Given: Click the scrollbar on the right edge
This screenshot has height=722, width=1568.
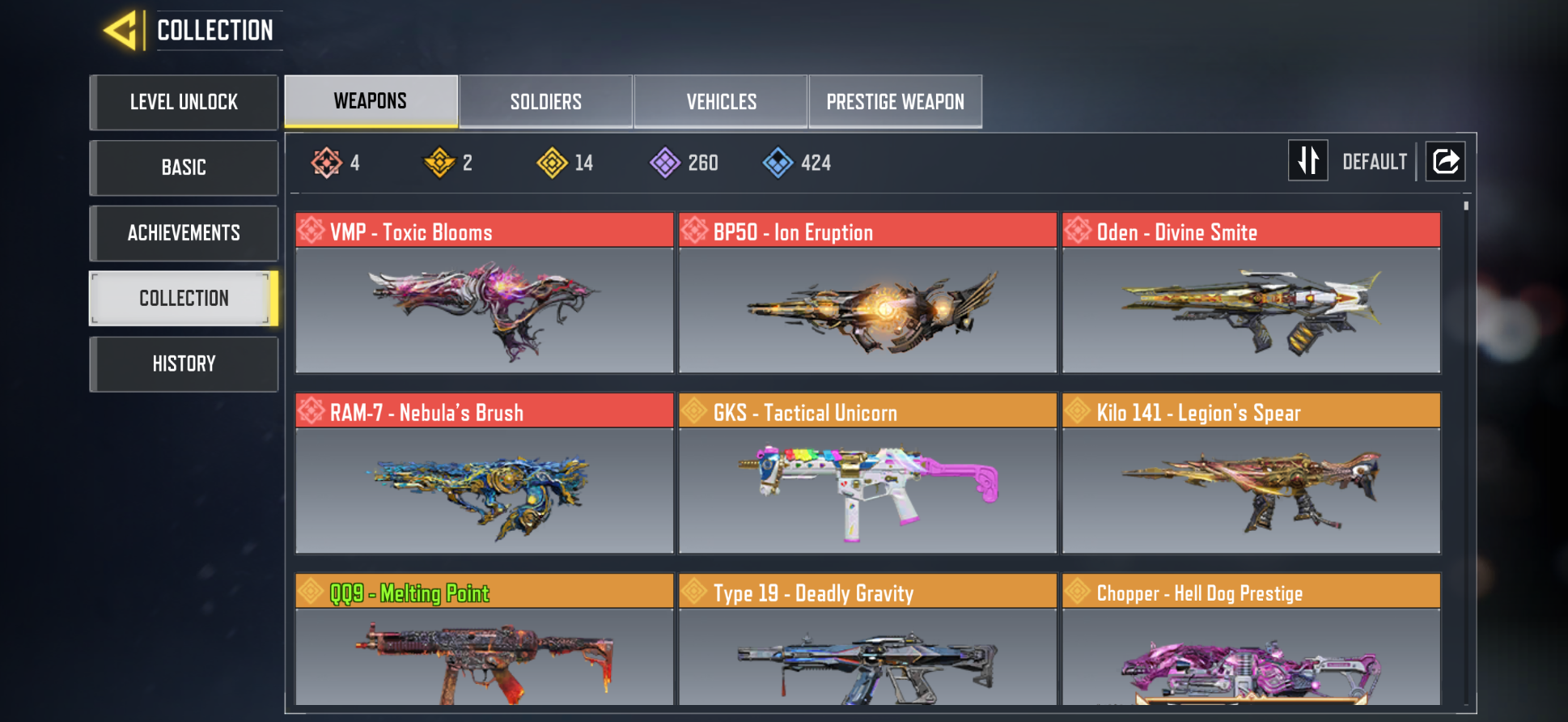Looking at the screenshot, I should point(1465,210).
